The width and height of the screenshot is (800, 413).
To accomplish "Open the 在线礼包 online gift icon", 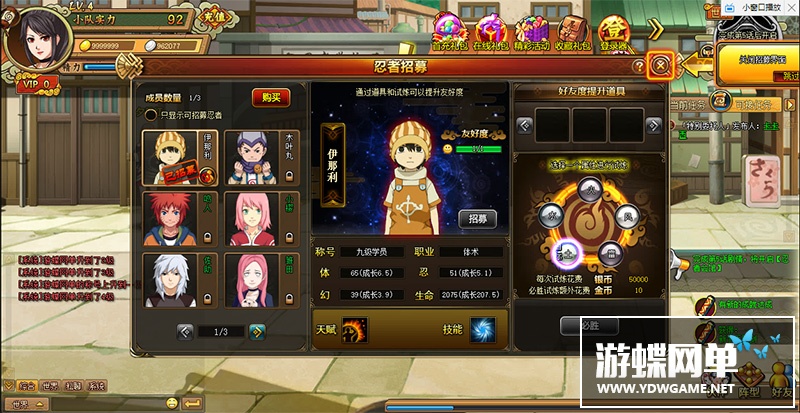I will [491, 32].
